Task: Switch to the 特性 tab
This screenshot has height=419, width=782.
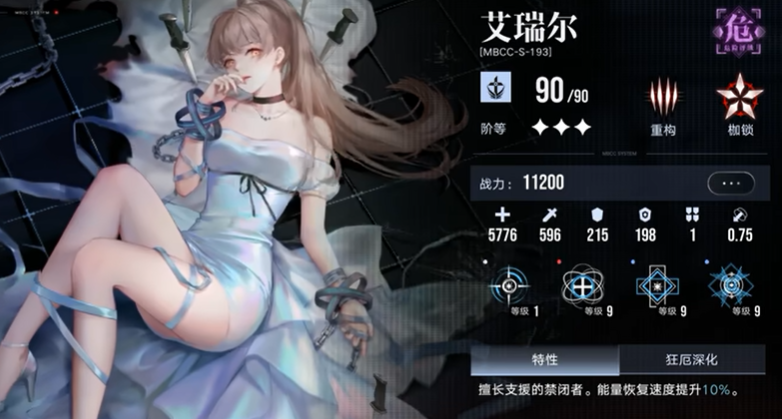Action: [x=545, y=359]
